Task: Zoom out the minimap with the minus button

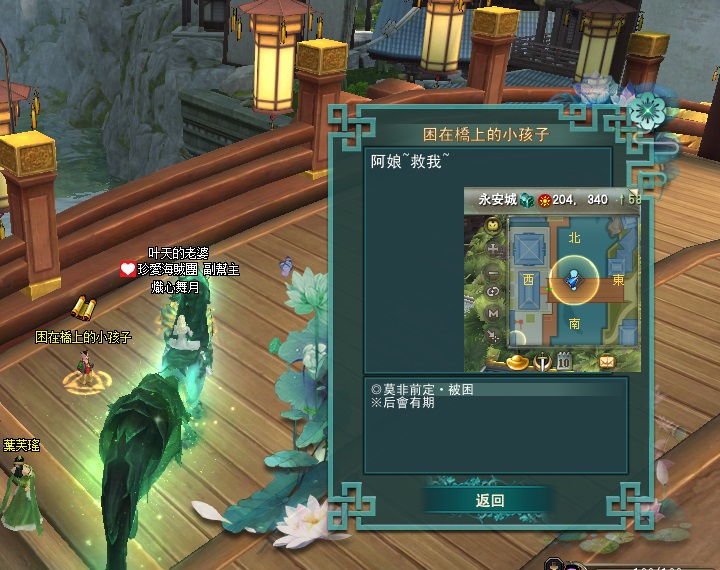Action: pyautogui.click(x=493, y=272)
